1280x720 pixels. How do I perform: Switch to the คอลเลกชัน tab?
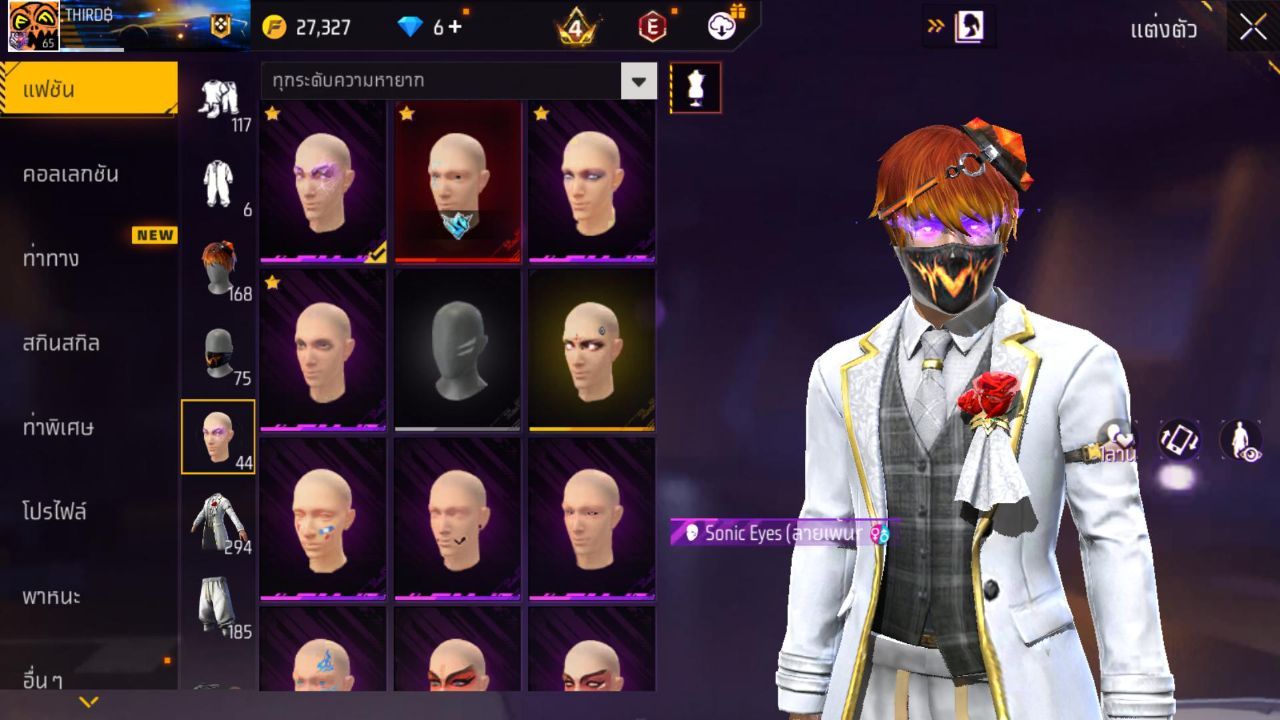88,172
